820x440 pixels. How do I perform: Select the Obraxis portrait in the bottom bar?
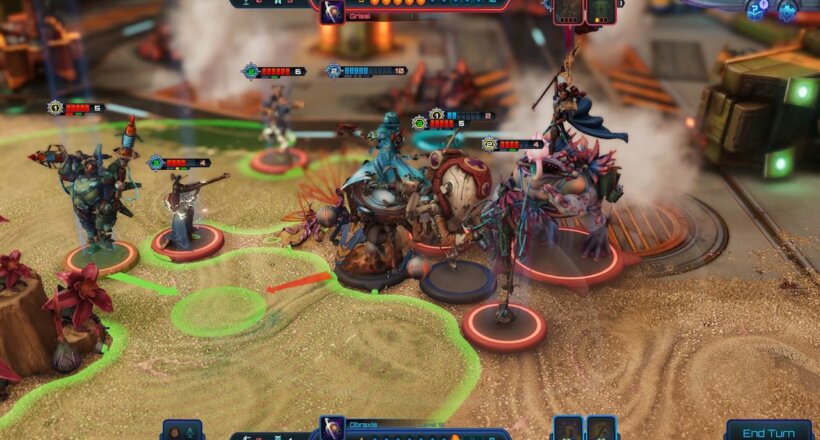point(333,429)
